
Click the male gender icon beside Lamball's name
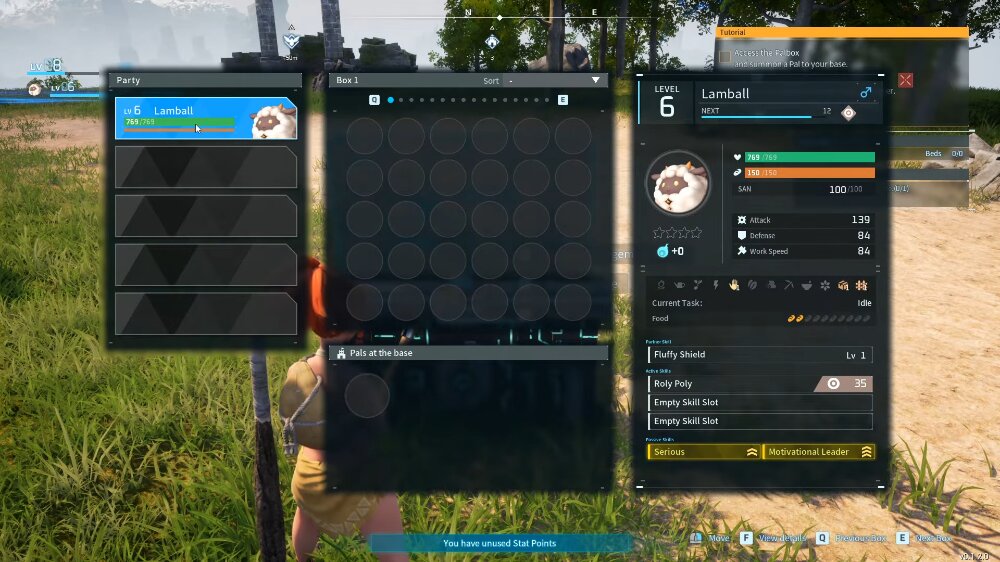click(866, 93)
